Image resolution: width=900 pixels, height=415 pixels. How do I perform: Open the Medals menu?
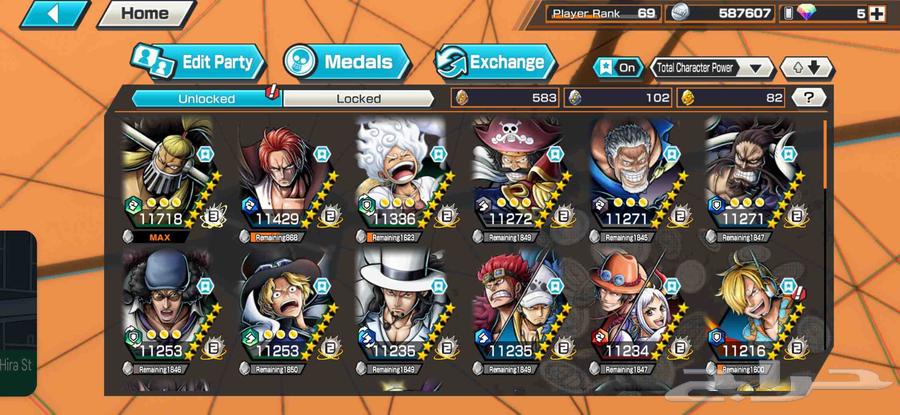pos(346,62)
